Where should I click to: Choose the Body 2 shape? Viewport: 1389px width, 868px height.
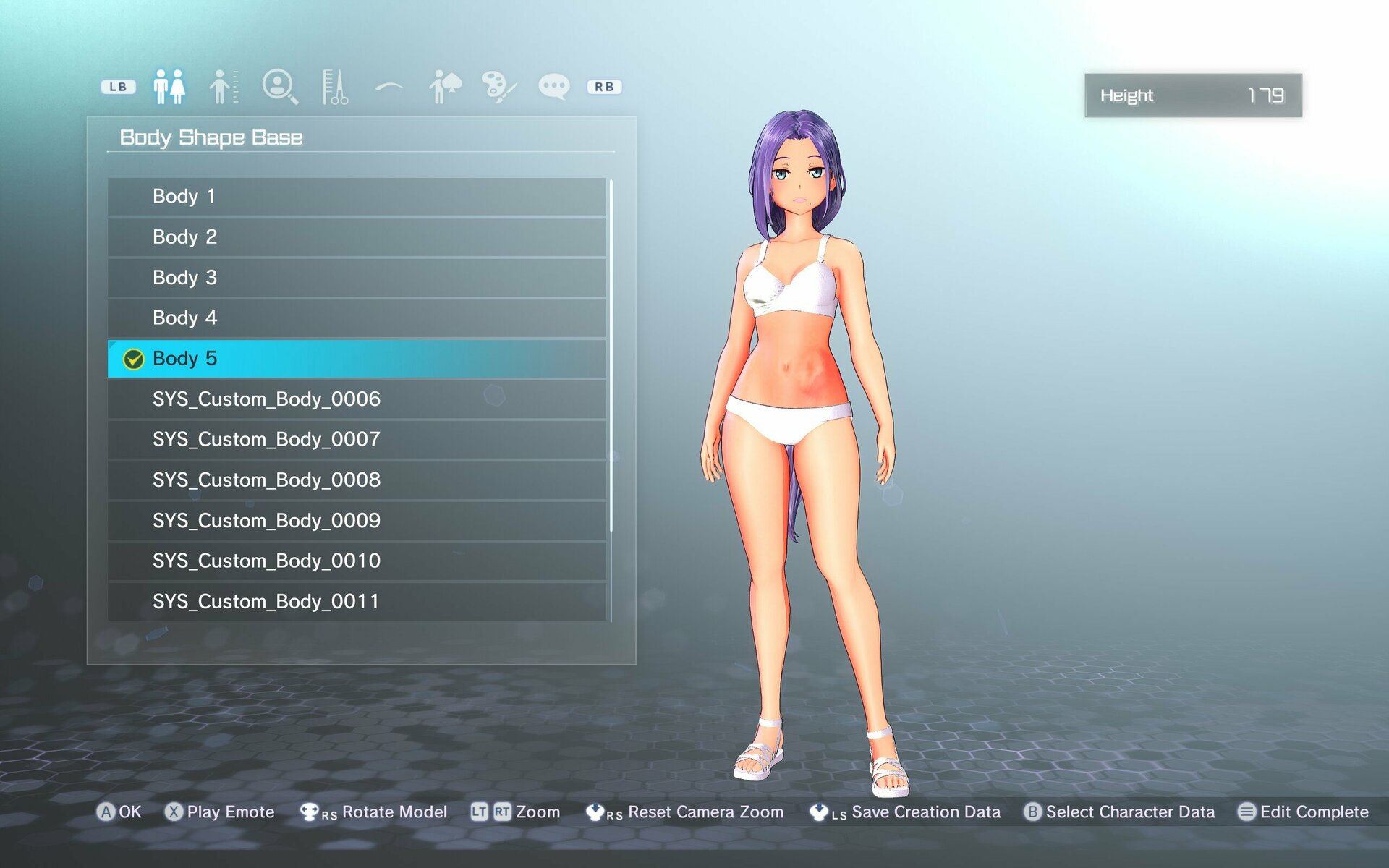[357, 237]
